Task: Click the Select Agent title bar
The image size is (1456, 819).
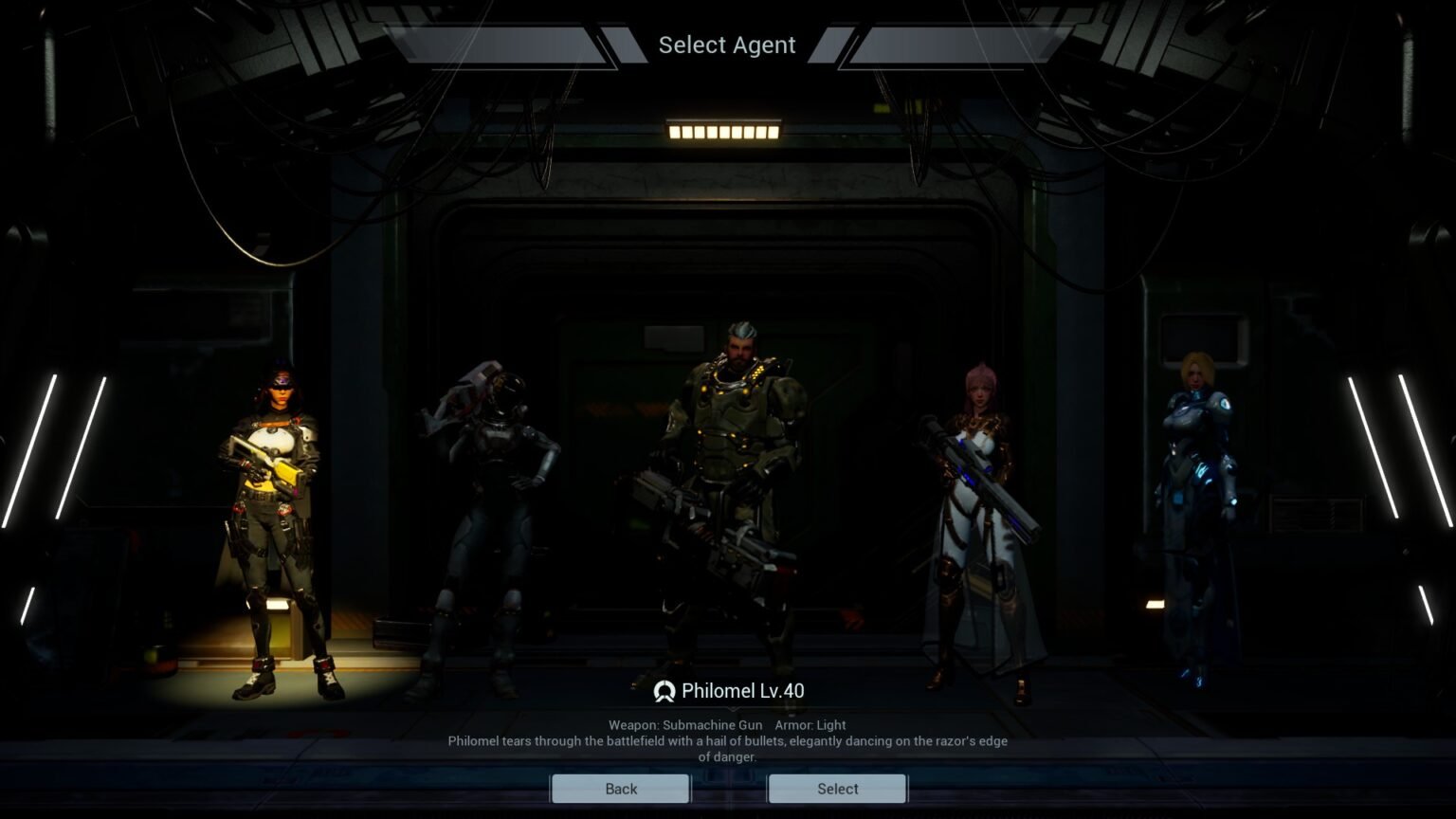Action: pyautogui.click(x=726, y=45)
